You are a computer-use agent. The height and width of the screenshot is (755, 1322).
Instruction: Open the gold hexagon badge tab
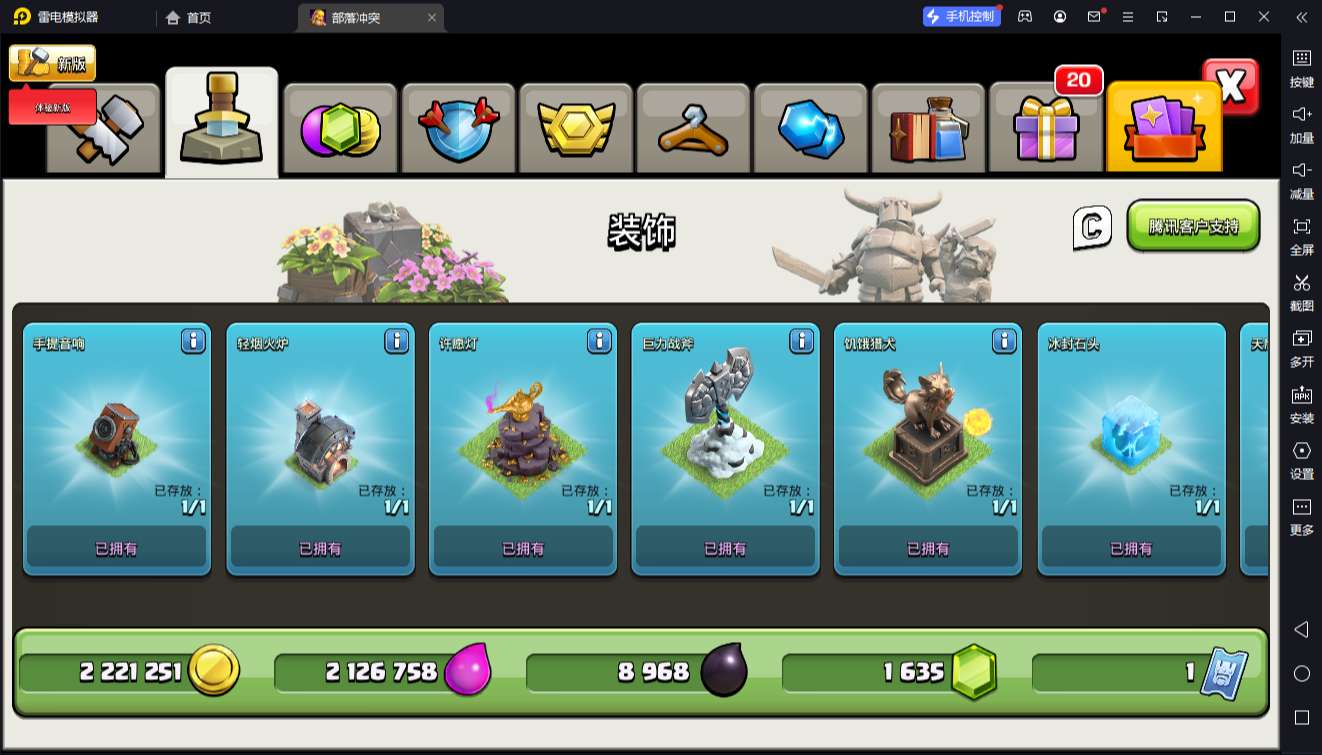pyautogui.click(x=576, y=129)
